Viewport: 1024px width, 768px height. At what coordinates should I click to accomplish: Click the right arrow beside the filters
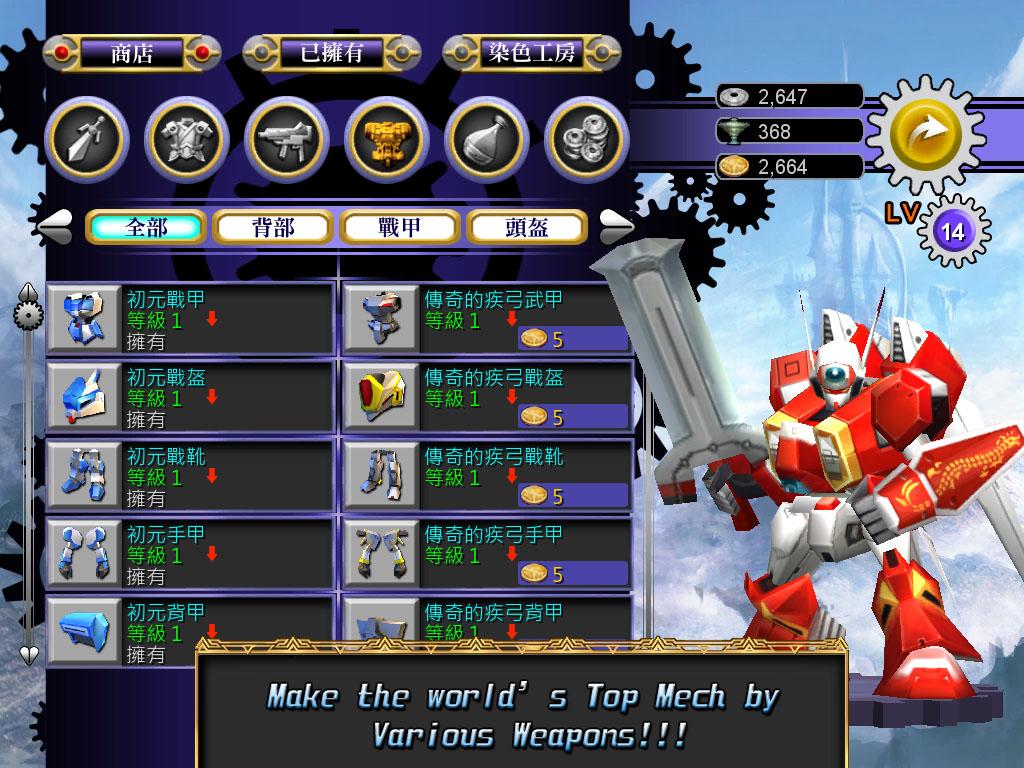click(616, 225)
